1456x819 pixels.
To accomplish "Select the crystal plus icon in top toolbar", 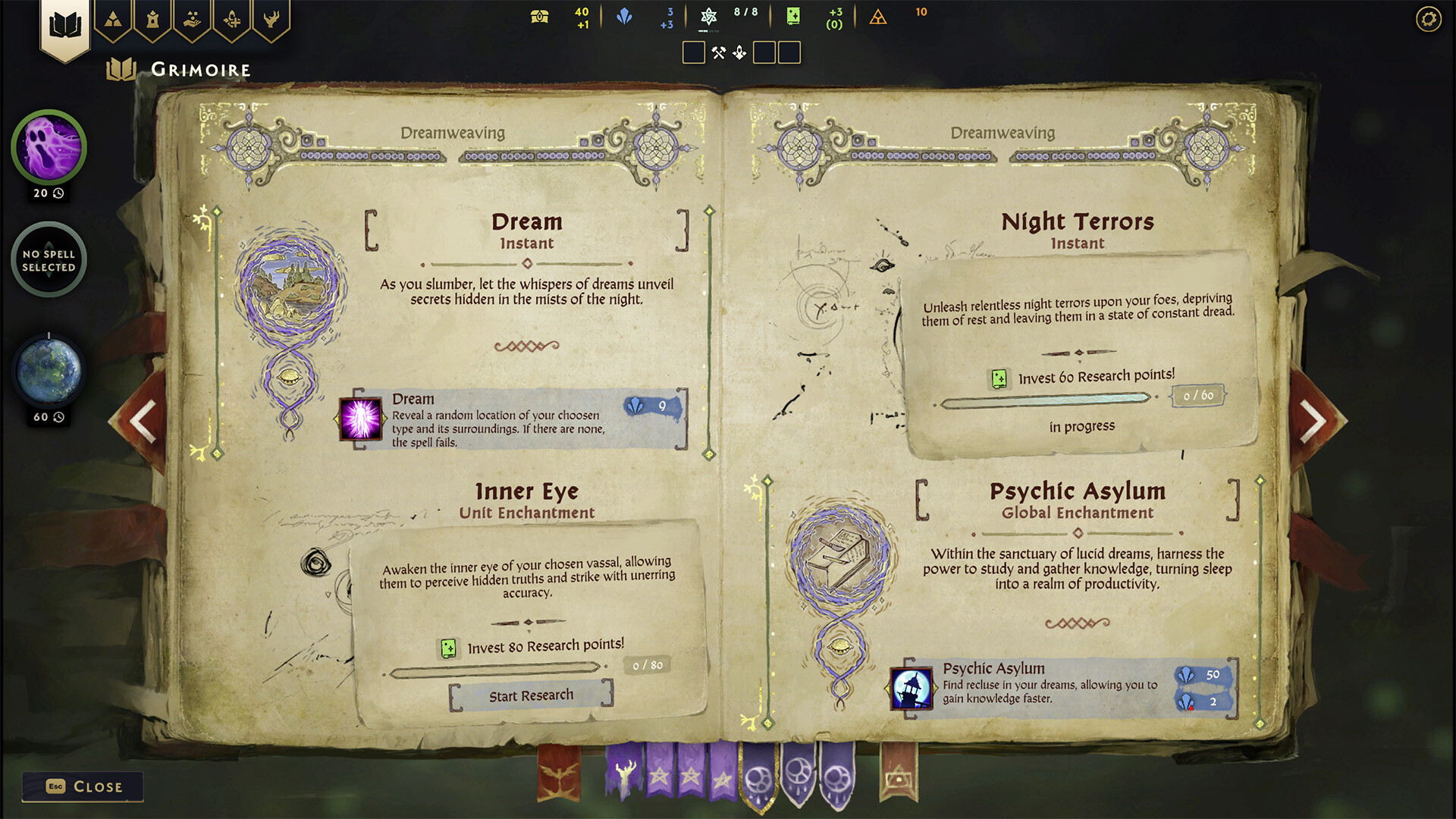I will tap(231, 20).
